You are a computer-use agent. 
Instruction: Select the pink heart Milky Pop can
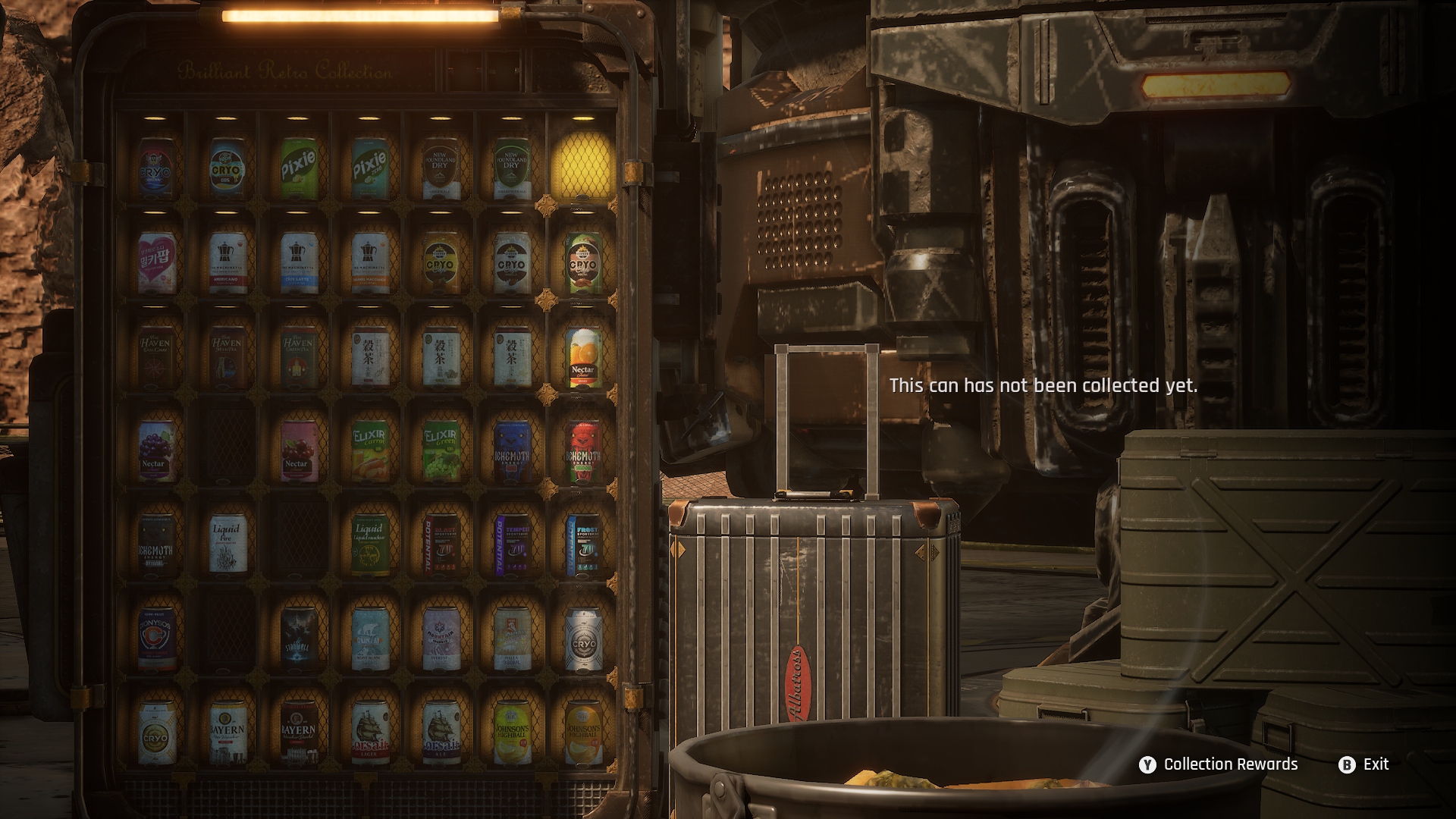click(156, 262)
